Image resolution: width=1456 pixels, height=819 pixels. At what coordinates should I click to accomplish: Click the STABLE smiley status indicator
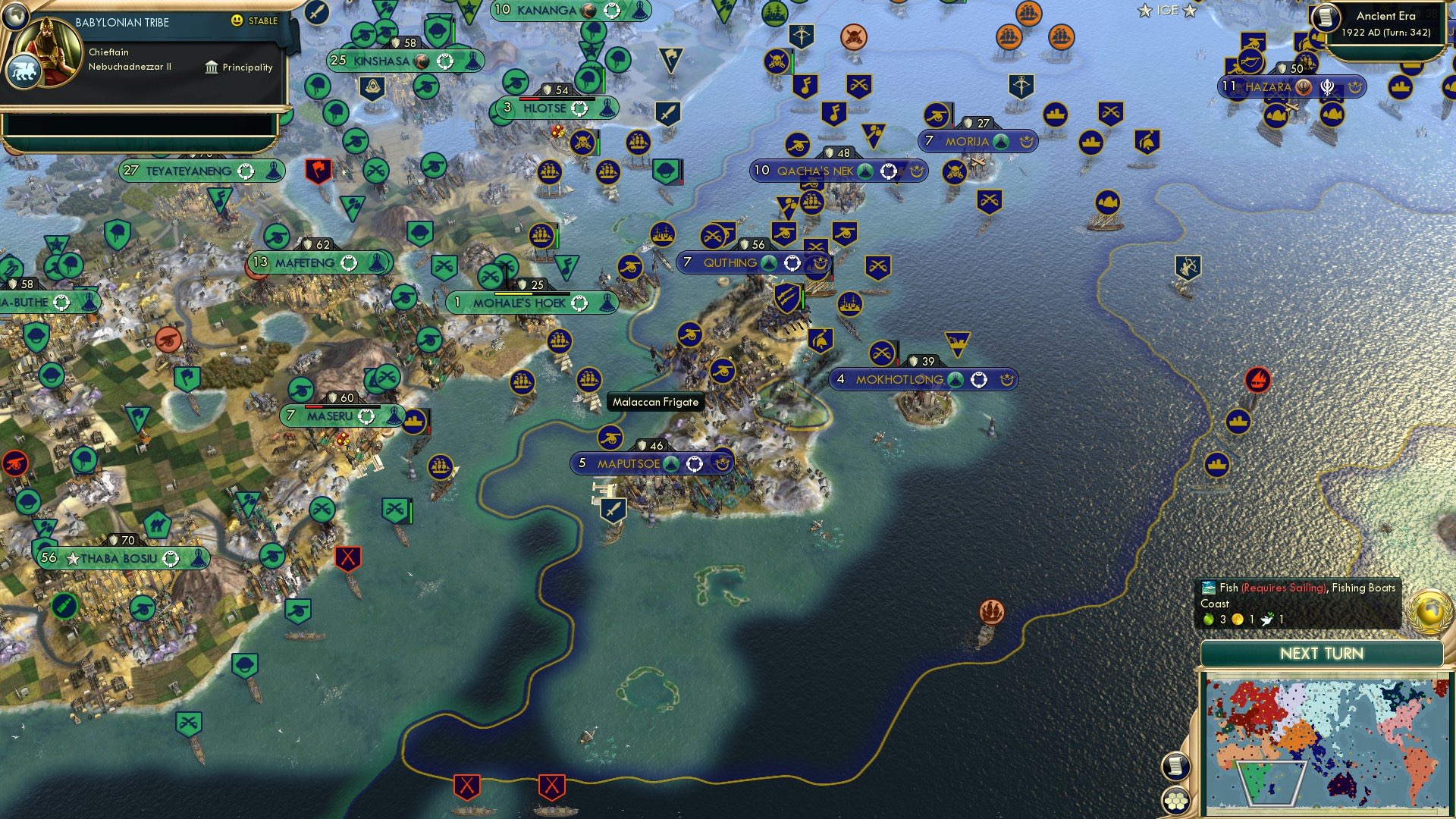237,21
